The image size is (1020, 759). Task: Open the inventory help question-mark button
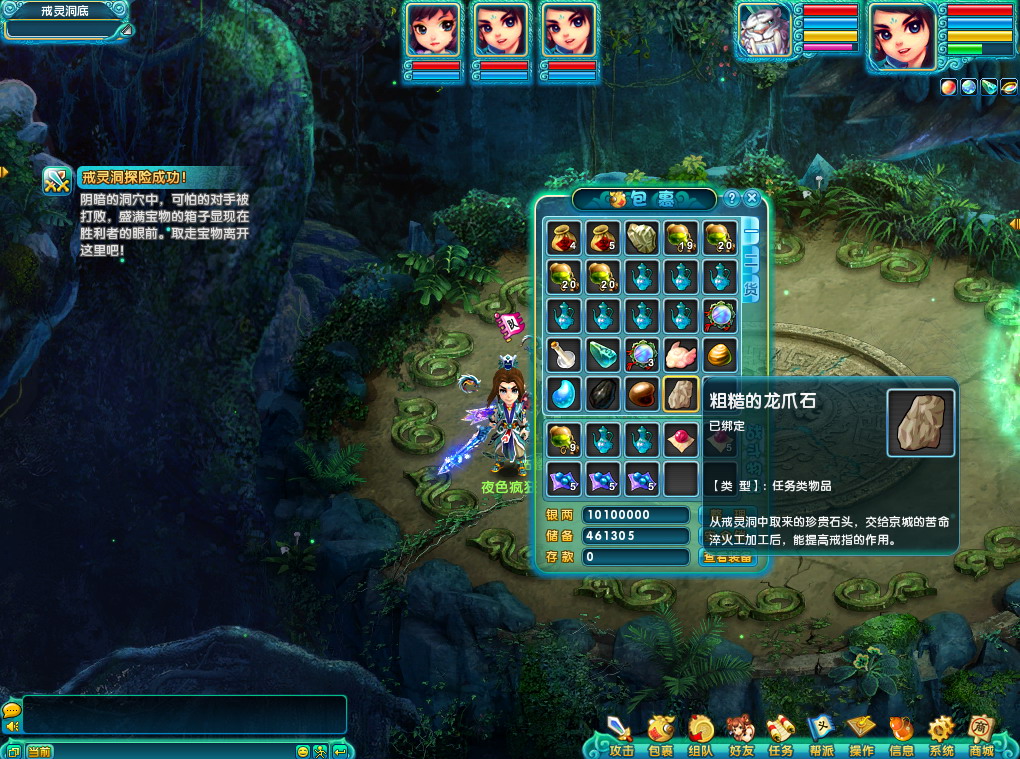coord(732,198)
